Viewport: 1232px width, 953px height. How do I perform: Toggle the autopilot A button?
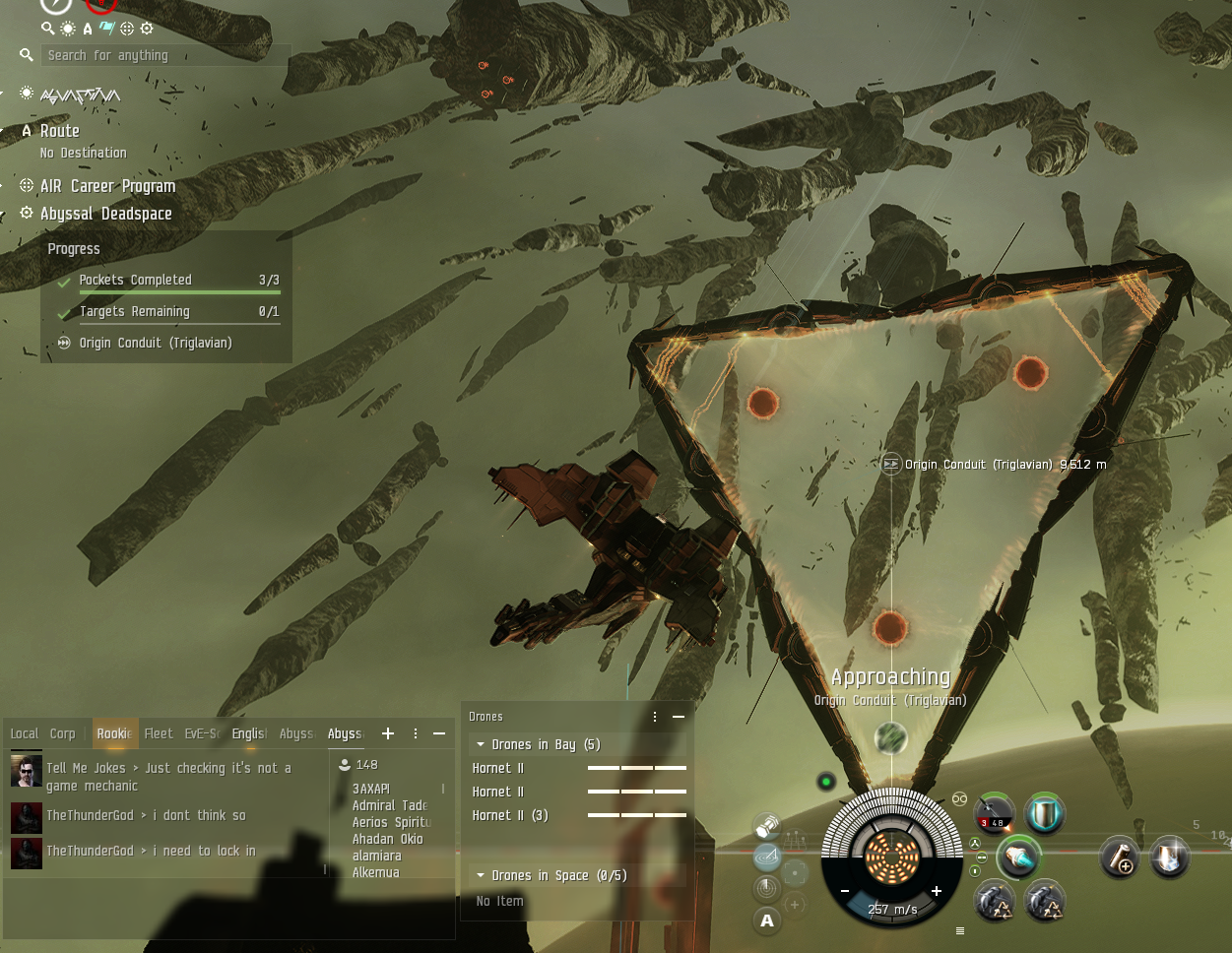point(767,921)
